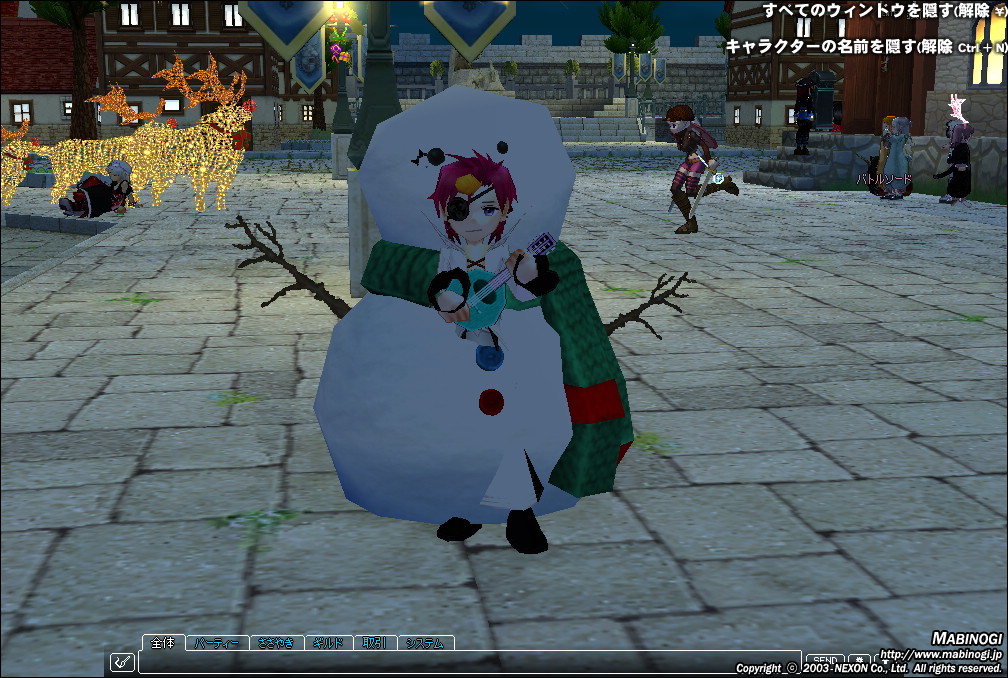Viewport: 1008px width, 678px height.
Task: Open the システム message tab
Action: tap(425, 643)
